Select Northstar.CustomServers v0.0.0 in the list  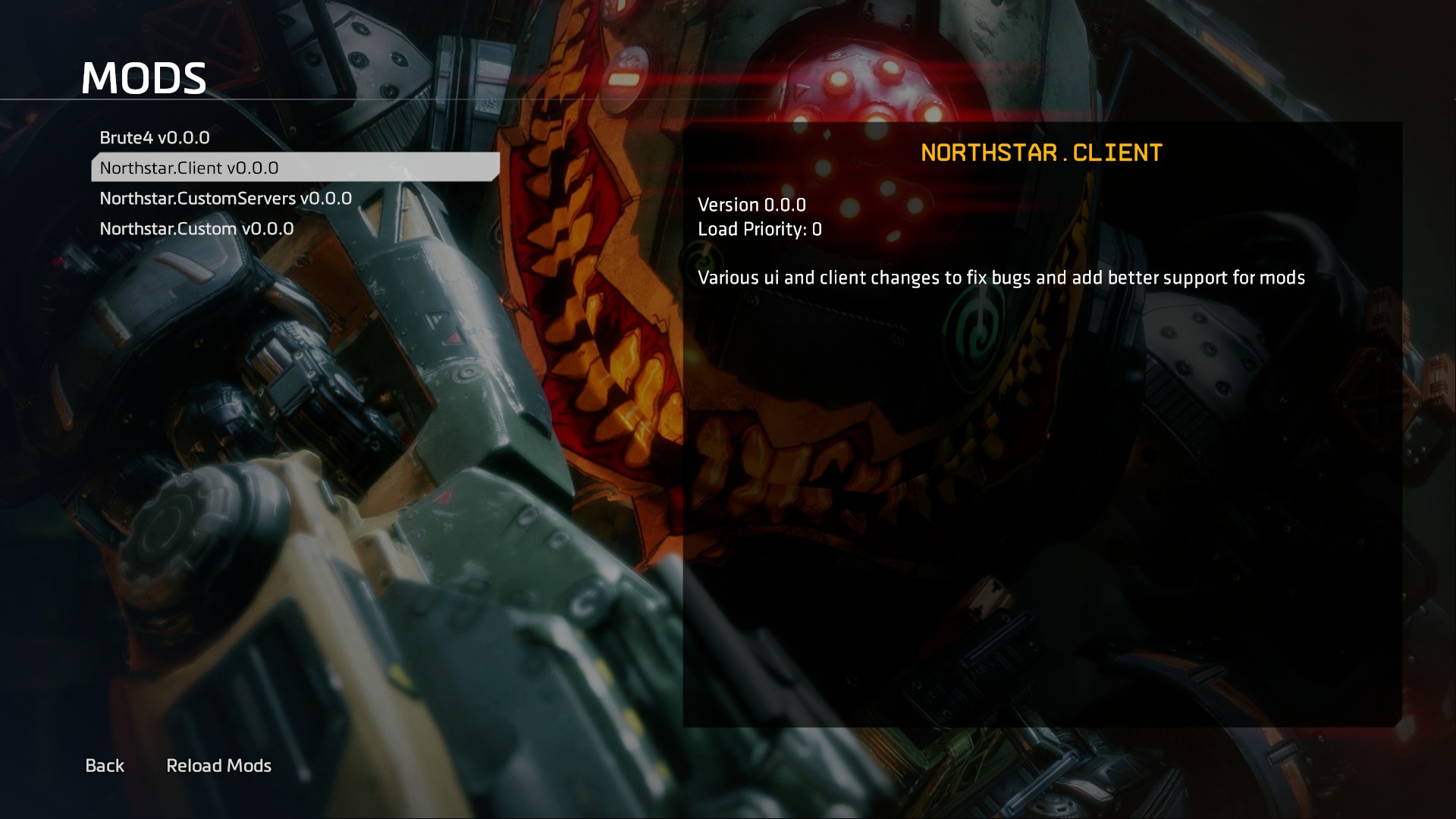point(225,199)
